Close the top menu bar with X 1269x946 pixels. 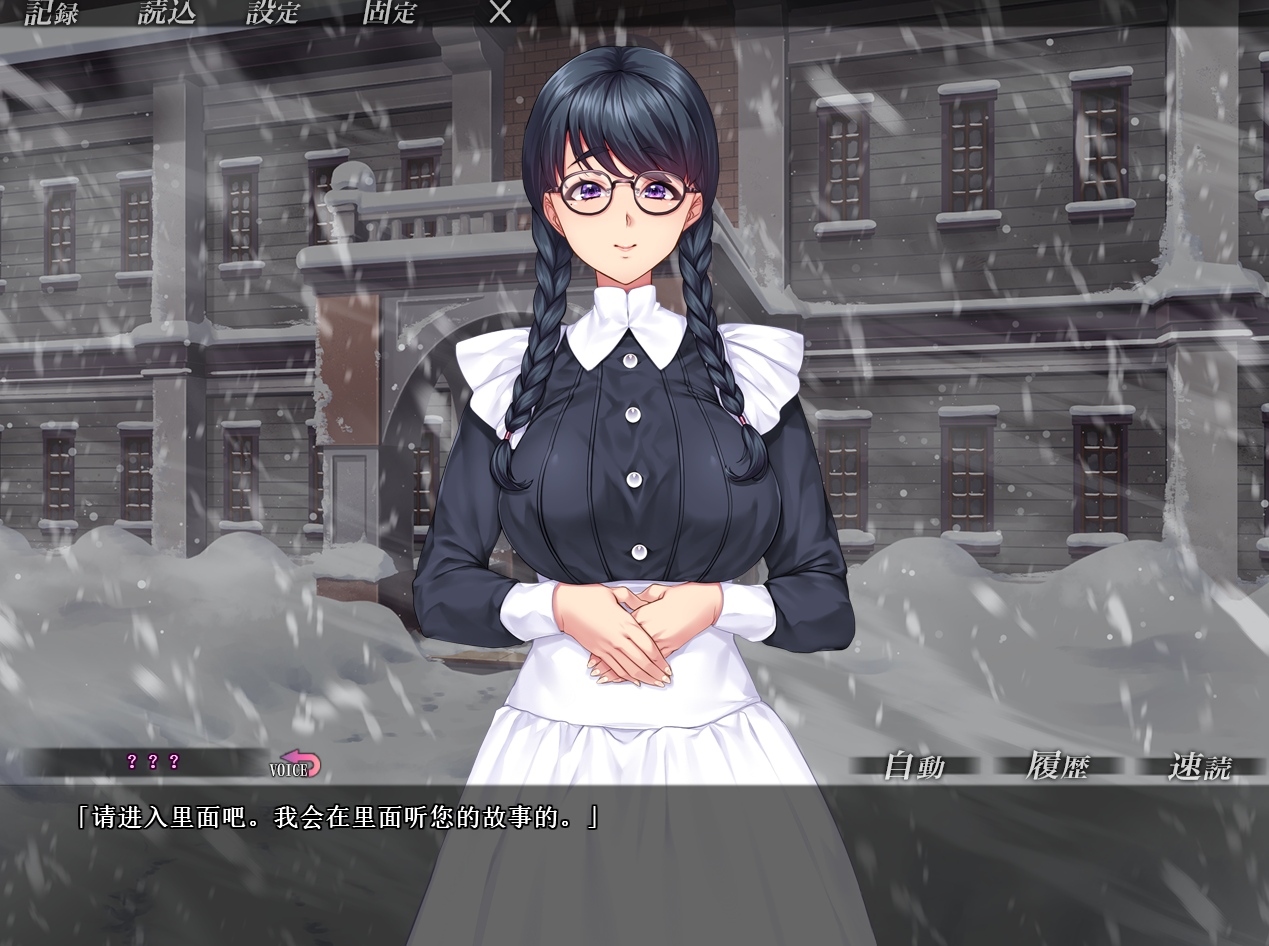point(500,13)
